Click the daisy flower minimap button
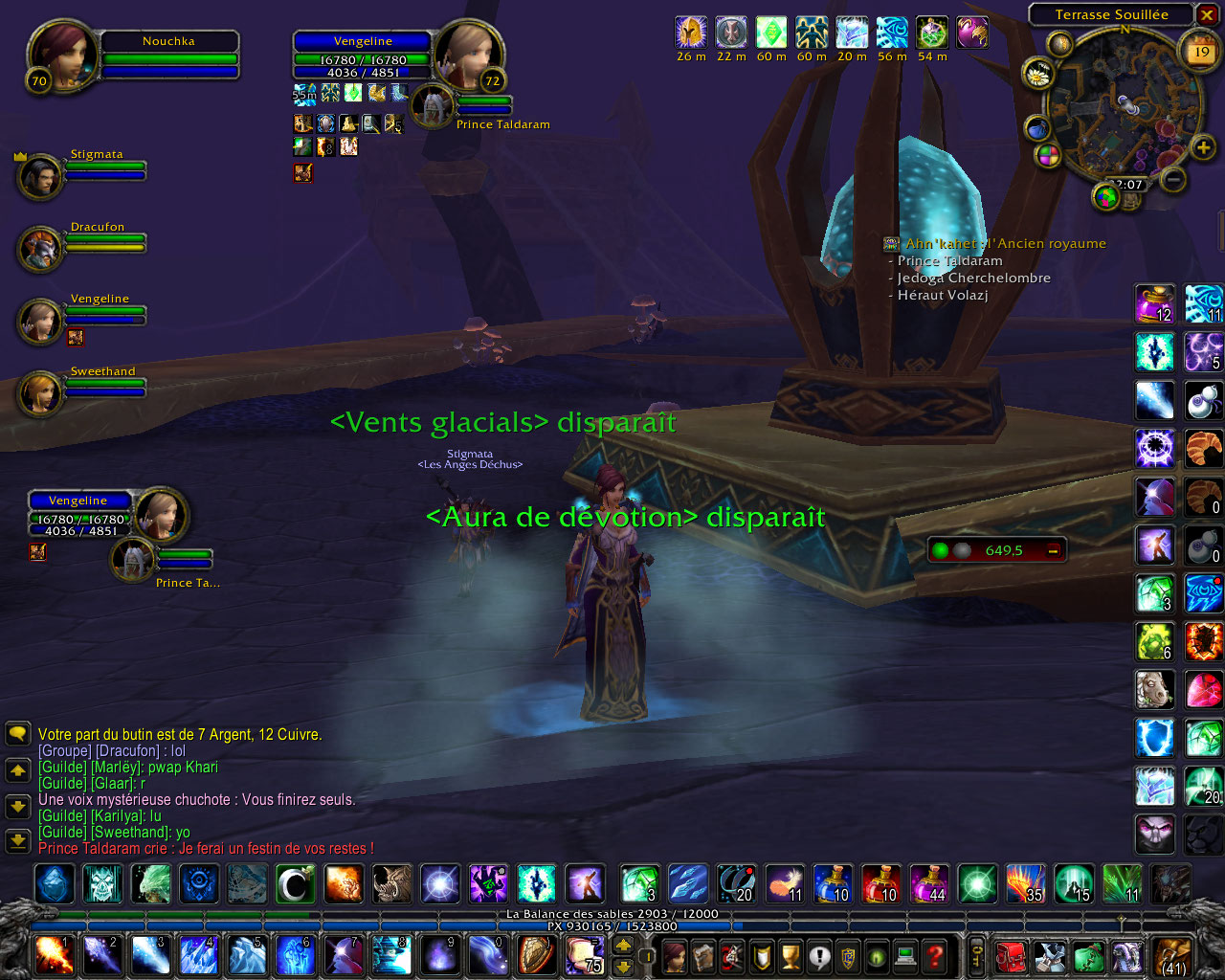The width and height of the screenshot is (1225, 980). click(1037, 74)
